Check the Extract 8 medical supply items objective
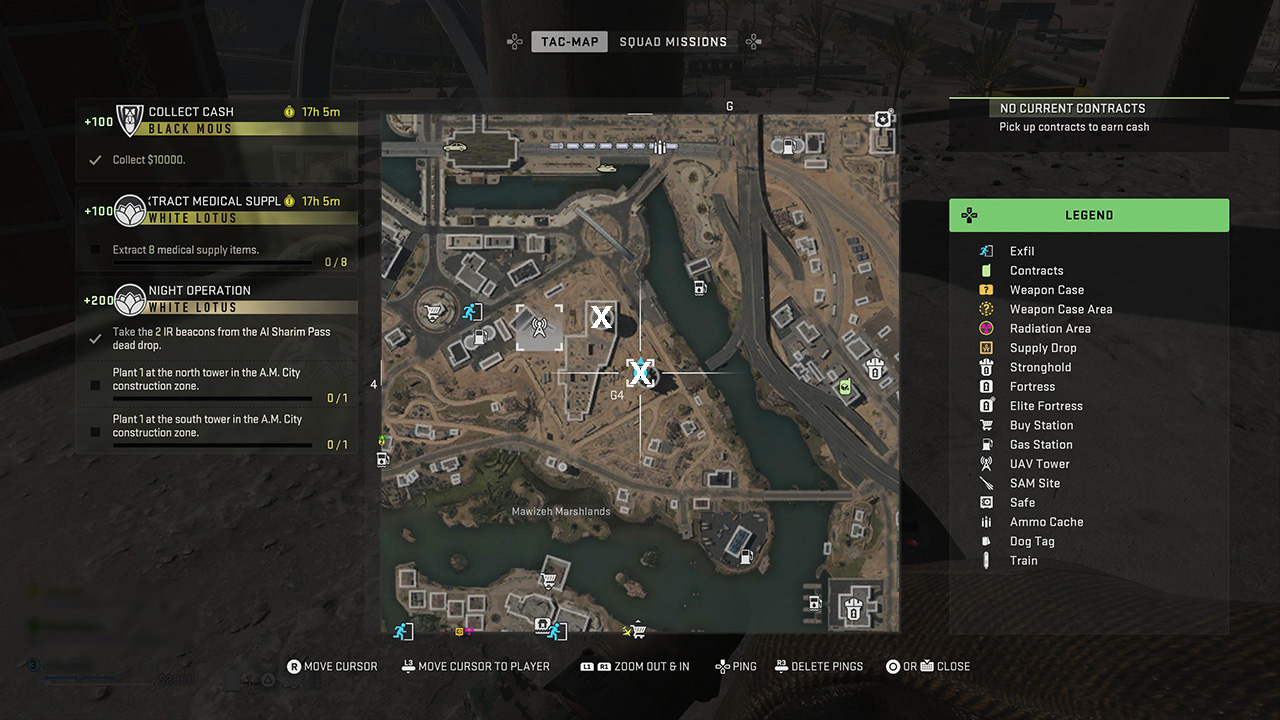 pos(95,251)
